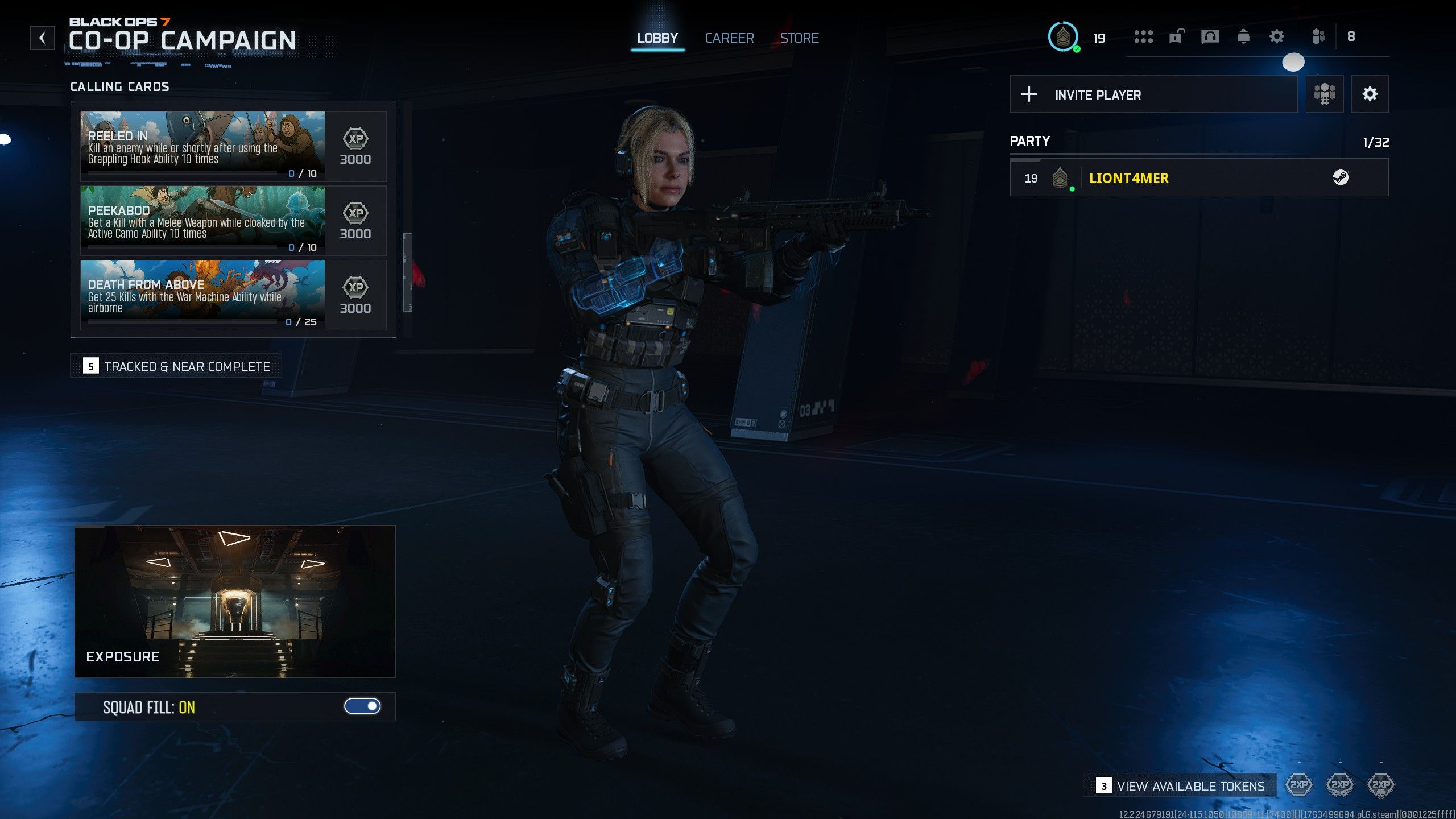Toggle Squad Fill off
The image size is (1456, 819).
coord(362,706)
